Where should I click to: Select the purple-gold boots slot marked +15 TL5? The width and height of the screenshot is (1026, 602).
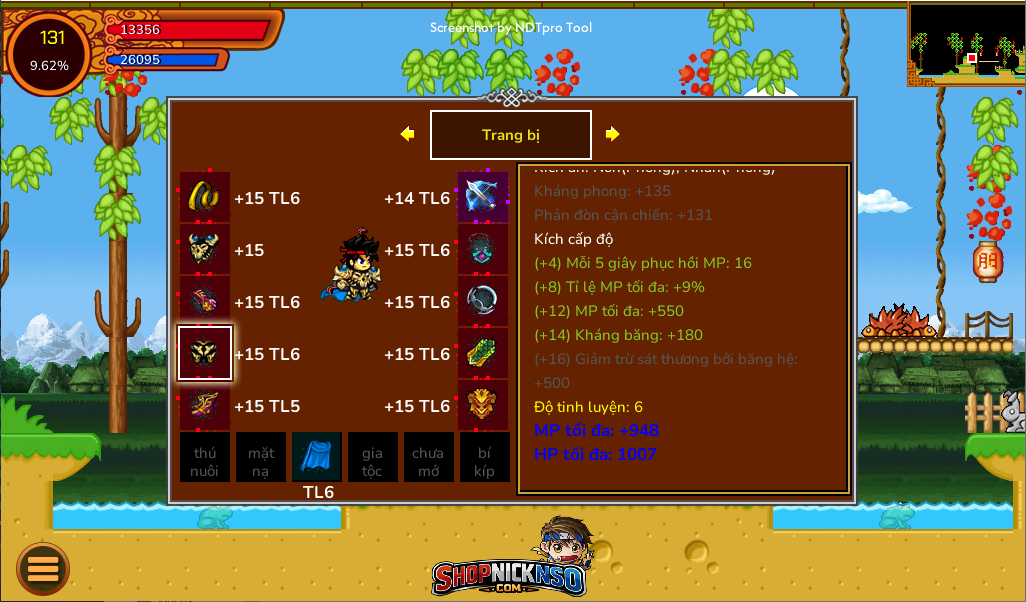point(205,405)
